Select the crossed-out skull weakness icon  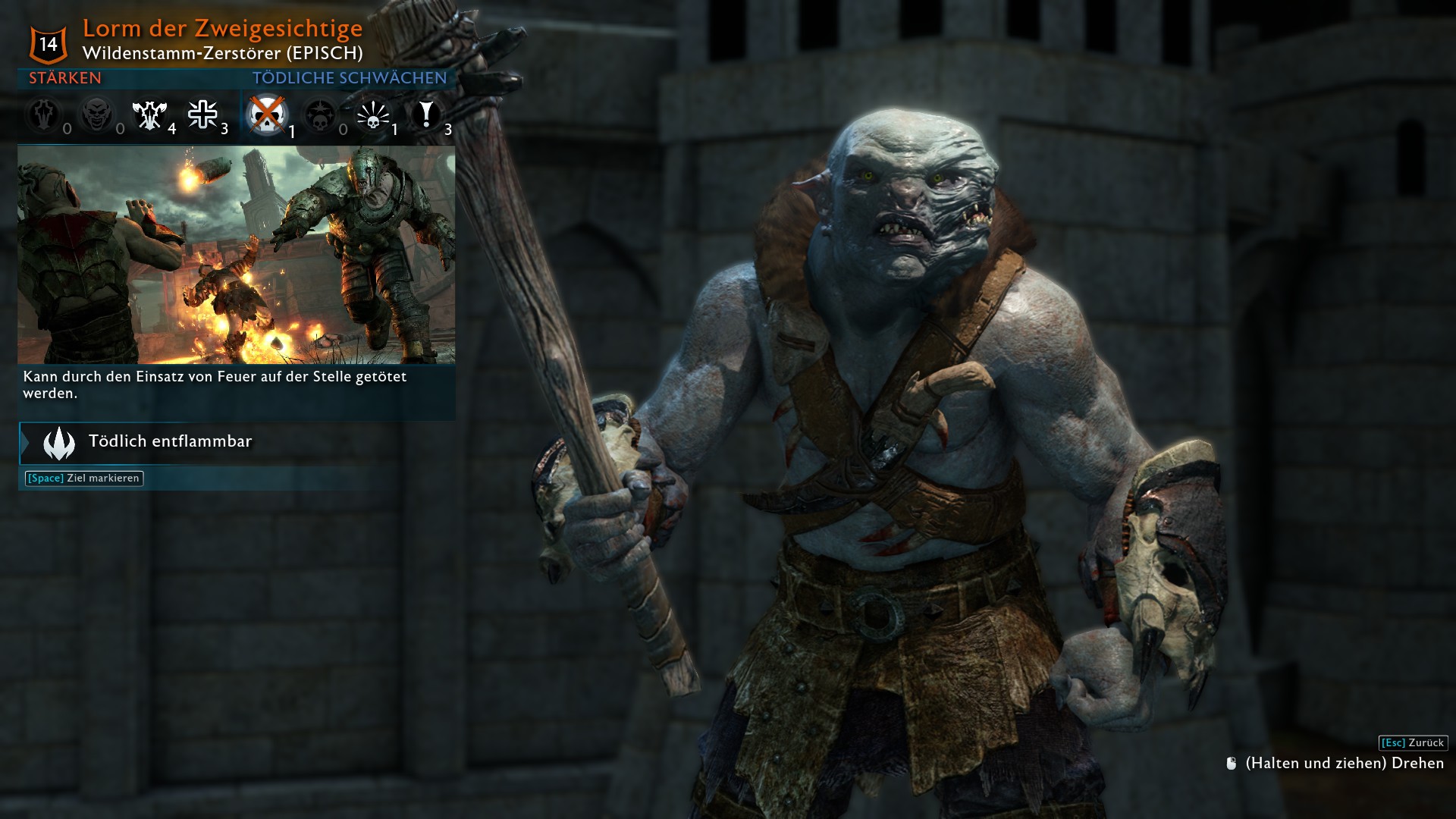coord(267,115)
